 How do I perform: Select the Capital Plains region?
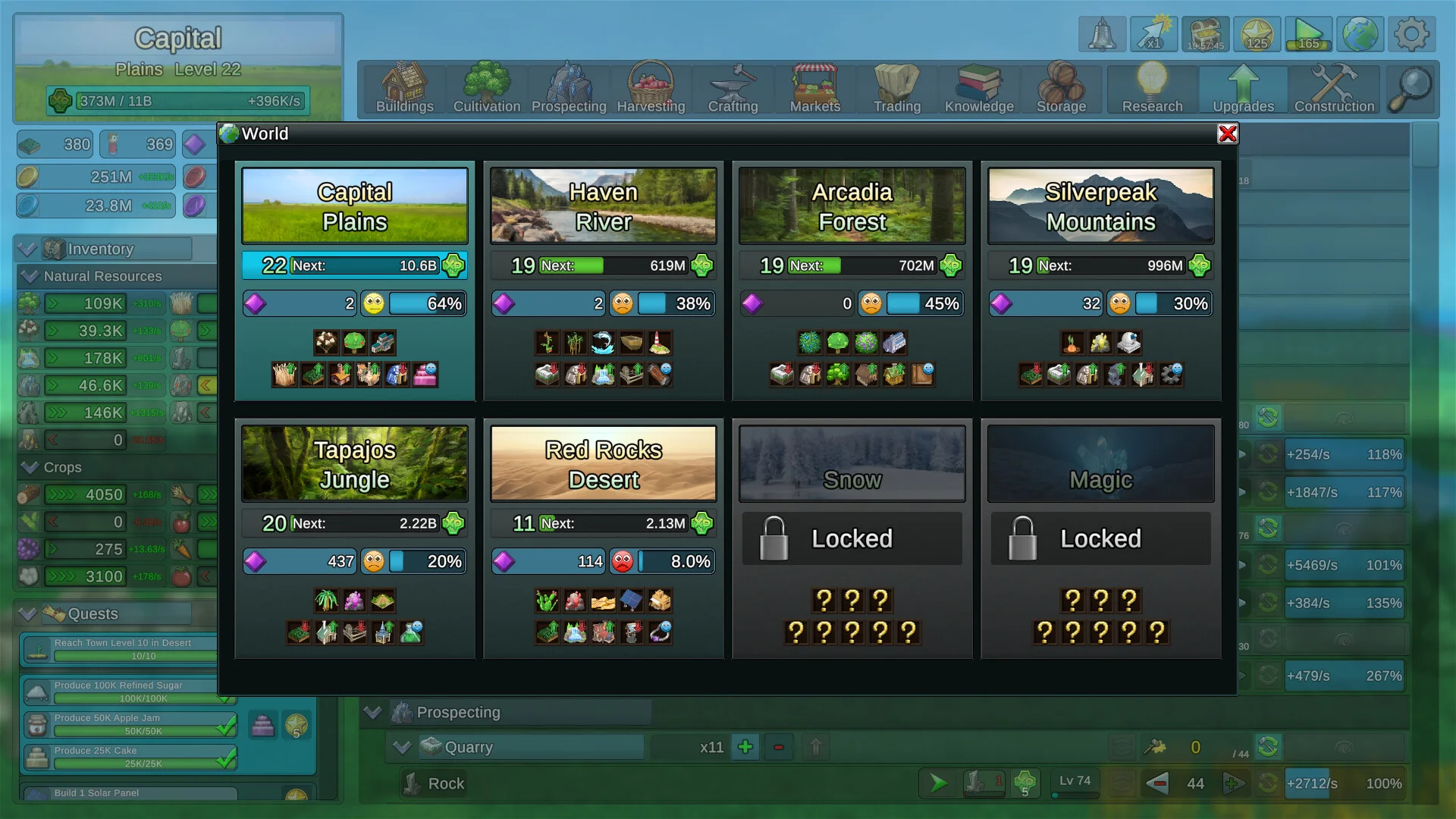click(355, 206)
